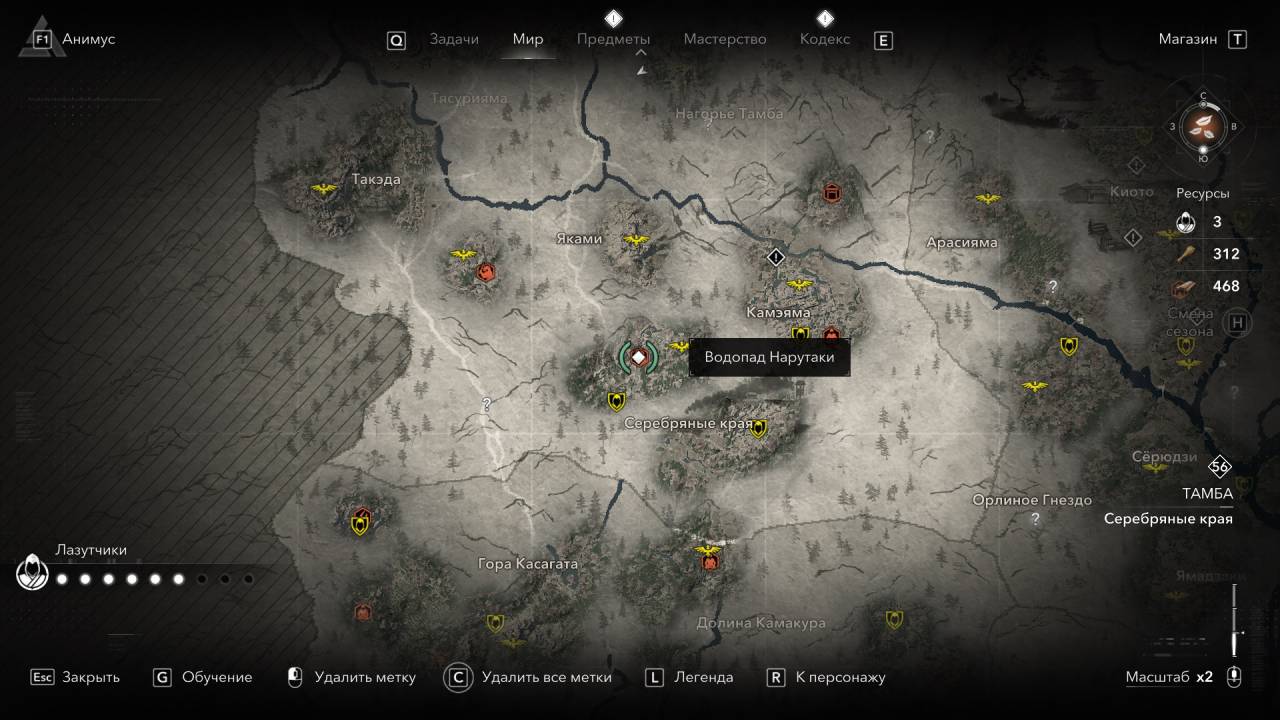The width and height of the screenshot is (1280, 720).
Task: Click the Лазутчики scouts icon
Action: tap(31, 573)
